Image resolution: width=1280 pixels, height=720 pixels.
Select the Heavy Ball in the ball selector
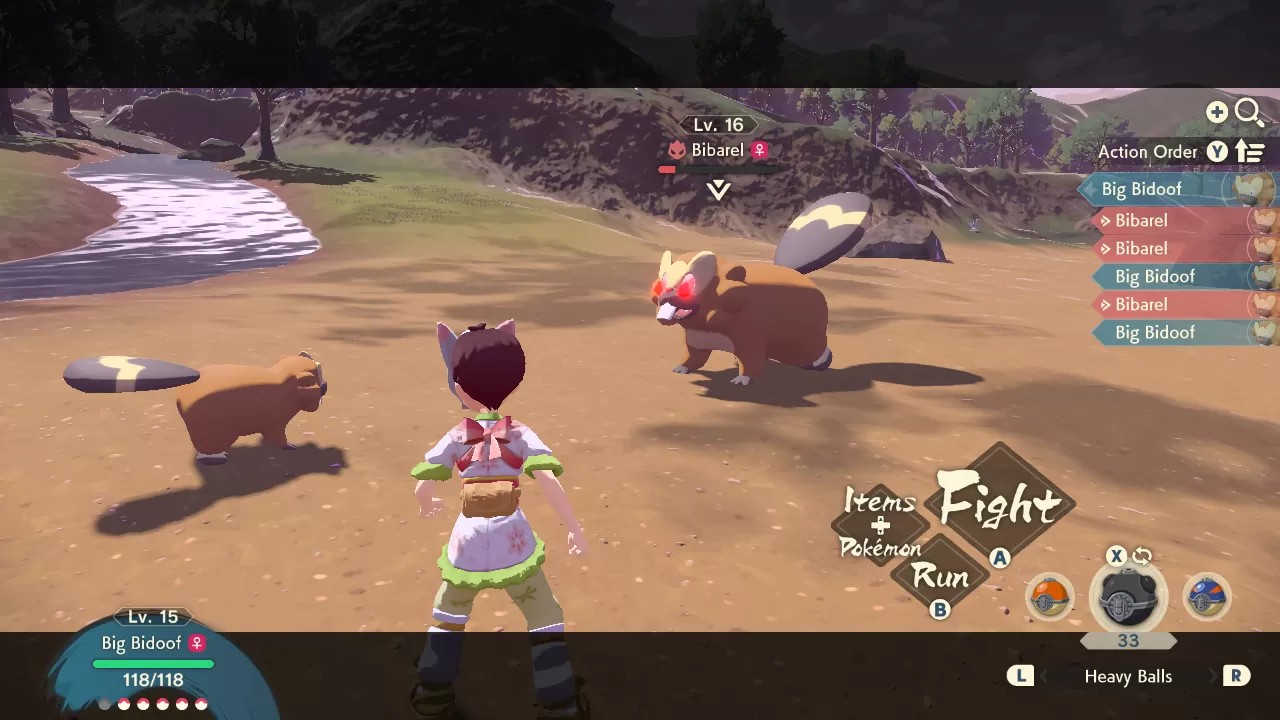[1128, 597]
